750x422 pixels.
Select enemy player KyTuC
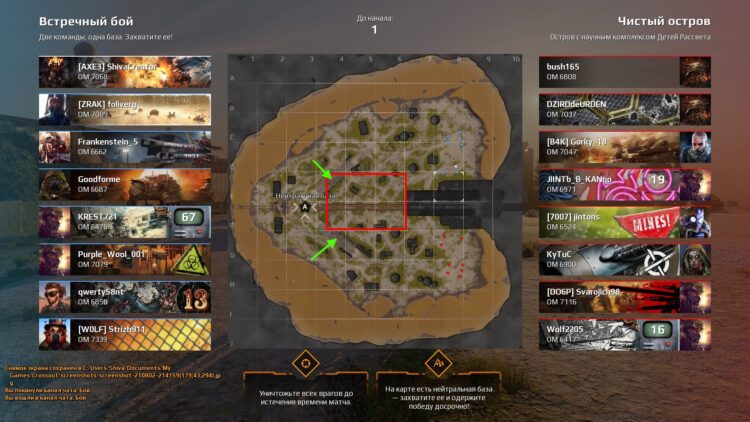pos(624,259)
